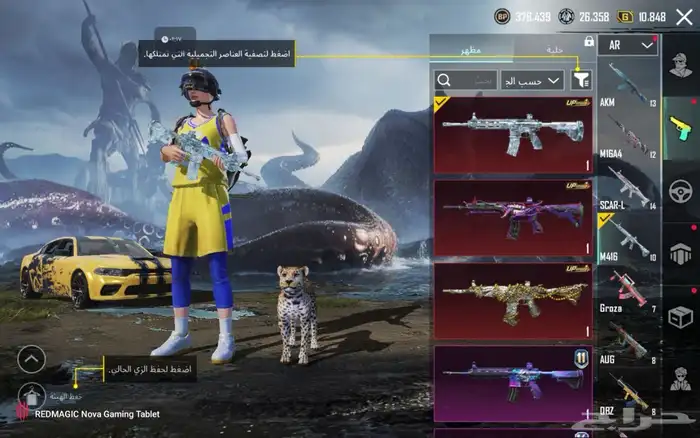Select the Groza weapon row

(x=628, y=291)
